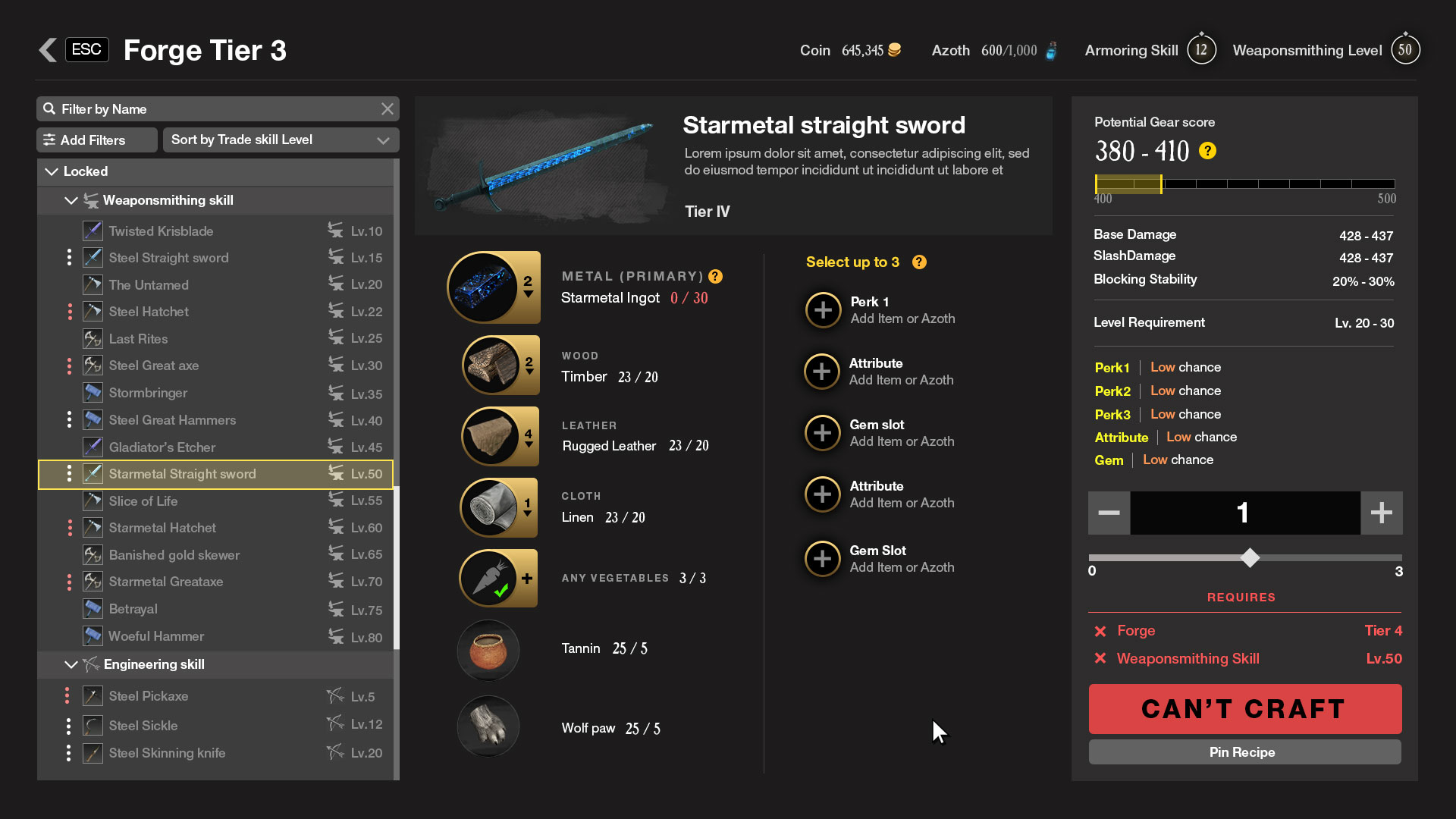Clear the name filter with the X
Viewport: 1456px width, 819px height.
(388, 109)
